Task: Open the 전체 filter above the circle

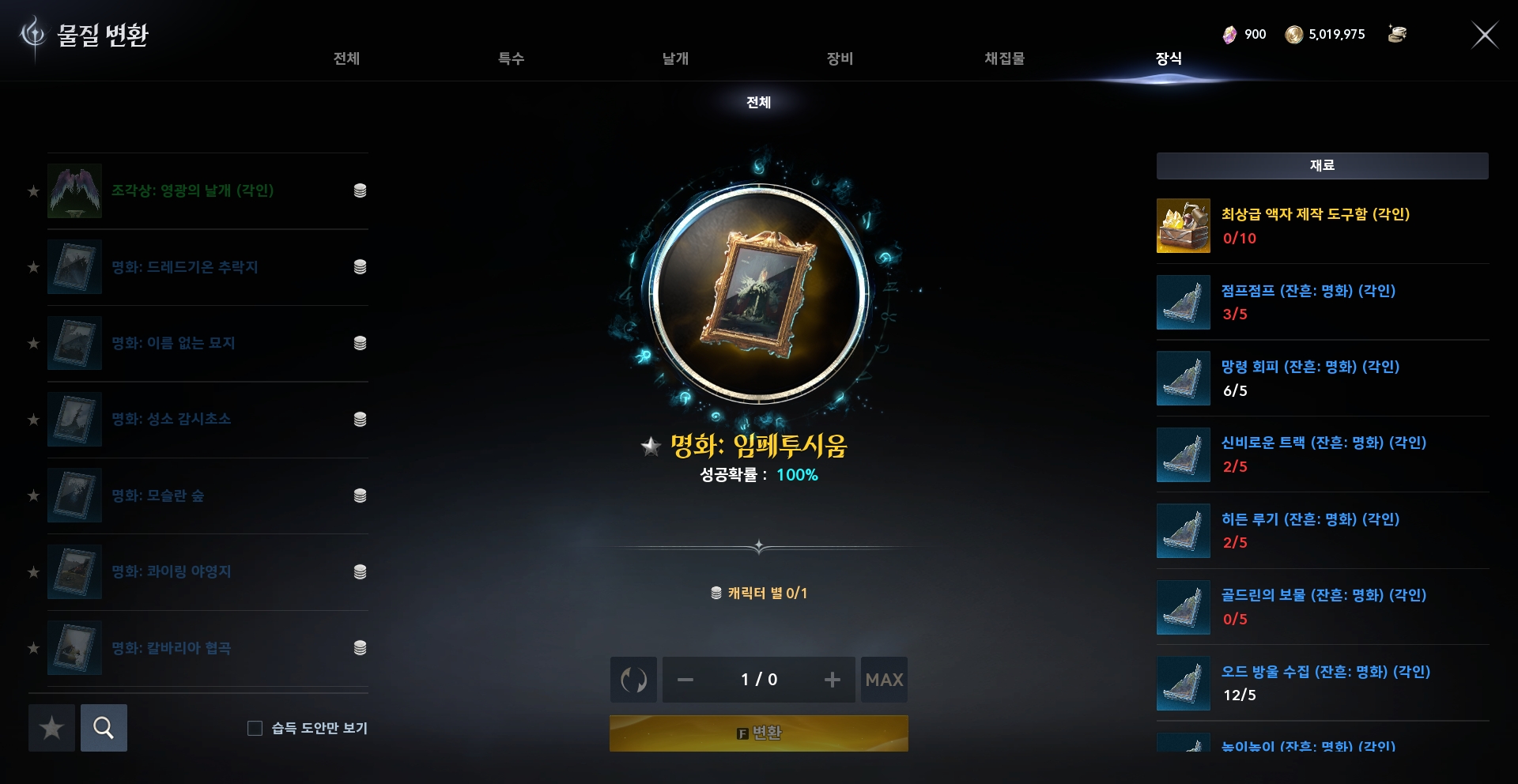Action: click(758, 103)
